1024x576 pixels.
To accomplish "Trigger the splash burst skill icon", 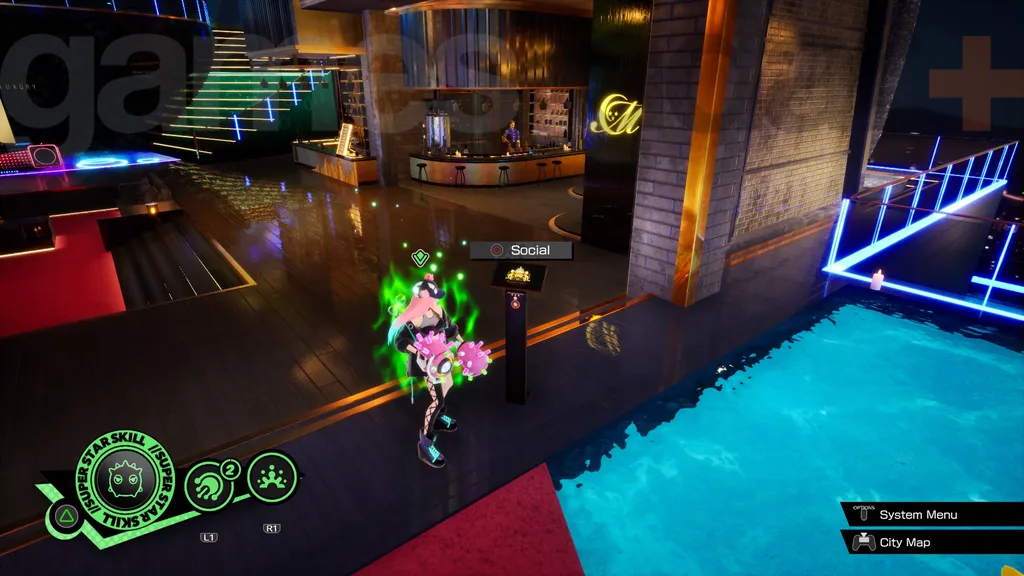I will click(x=272, y=478).
